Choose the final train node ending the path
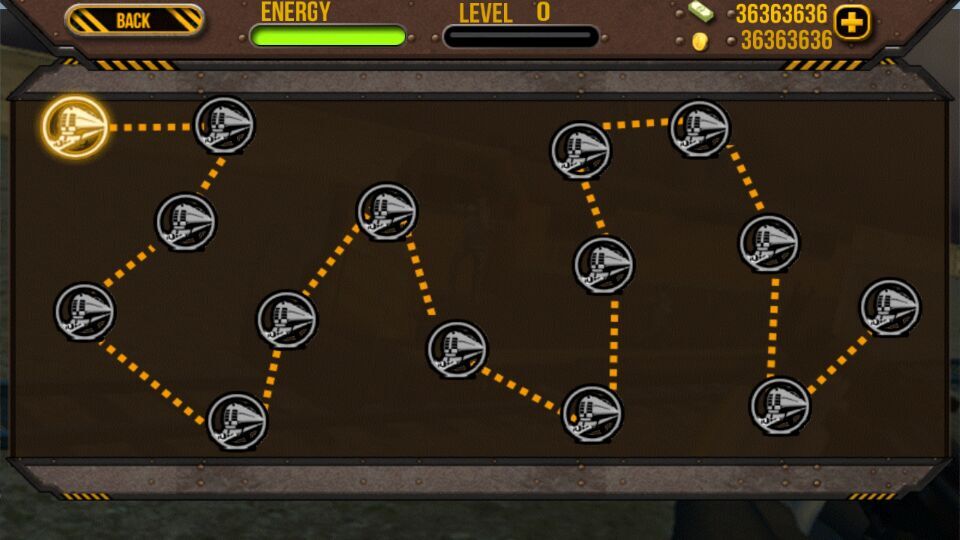The image size is (960, 540). click(x=890, y=308)
